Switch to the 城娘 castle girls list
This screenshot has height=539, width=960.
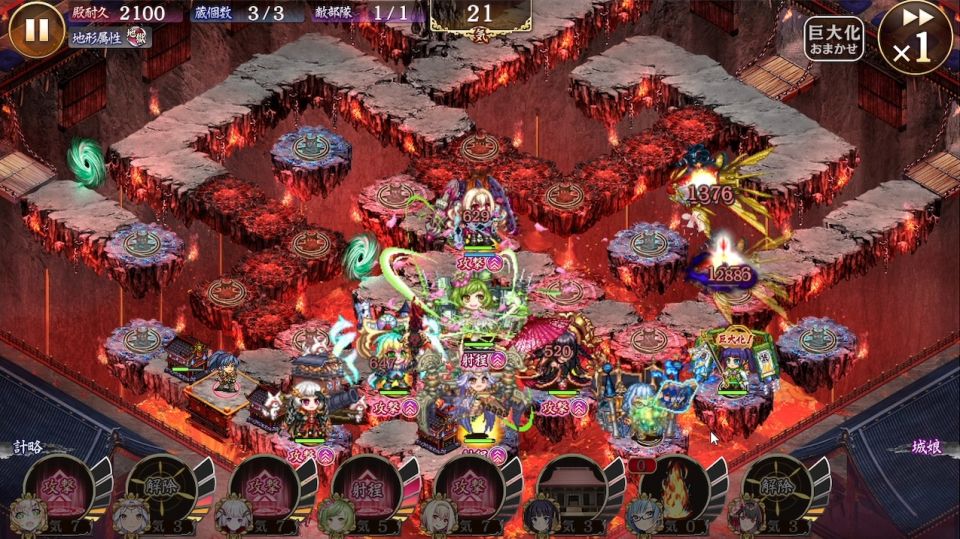(928, 447)
